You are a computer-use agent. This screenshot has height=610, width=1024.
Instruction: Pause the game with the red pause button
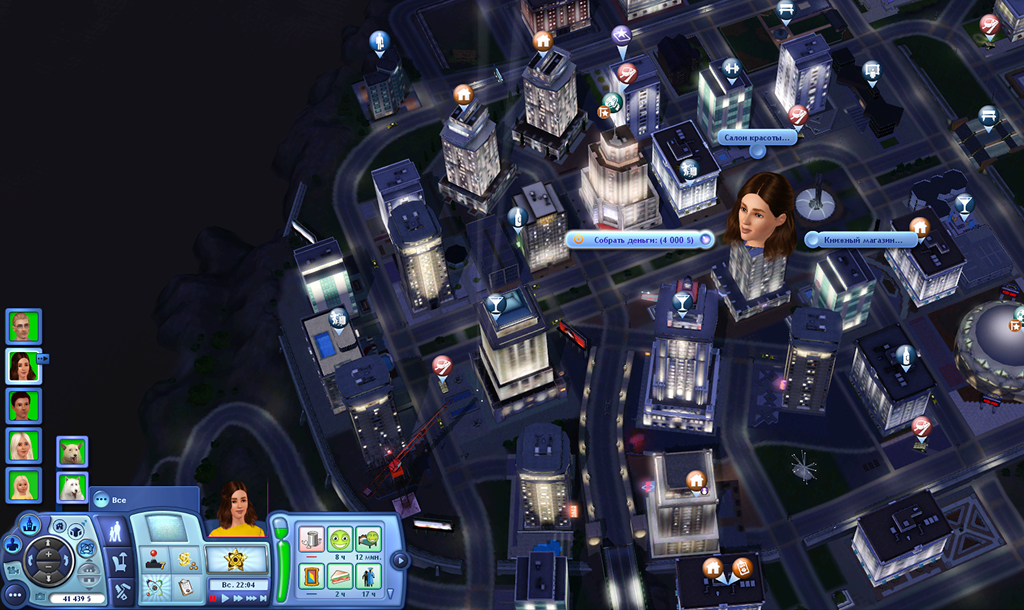[x=214, y=598]
